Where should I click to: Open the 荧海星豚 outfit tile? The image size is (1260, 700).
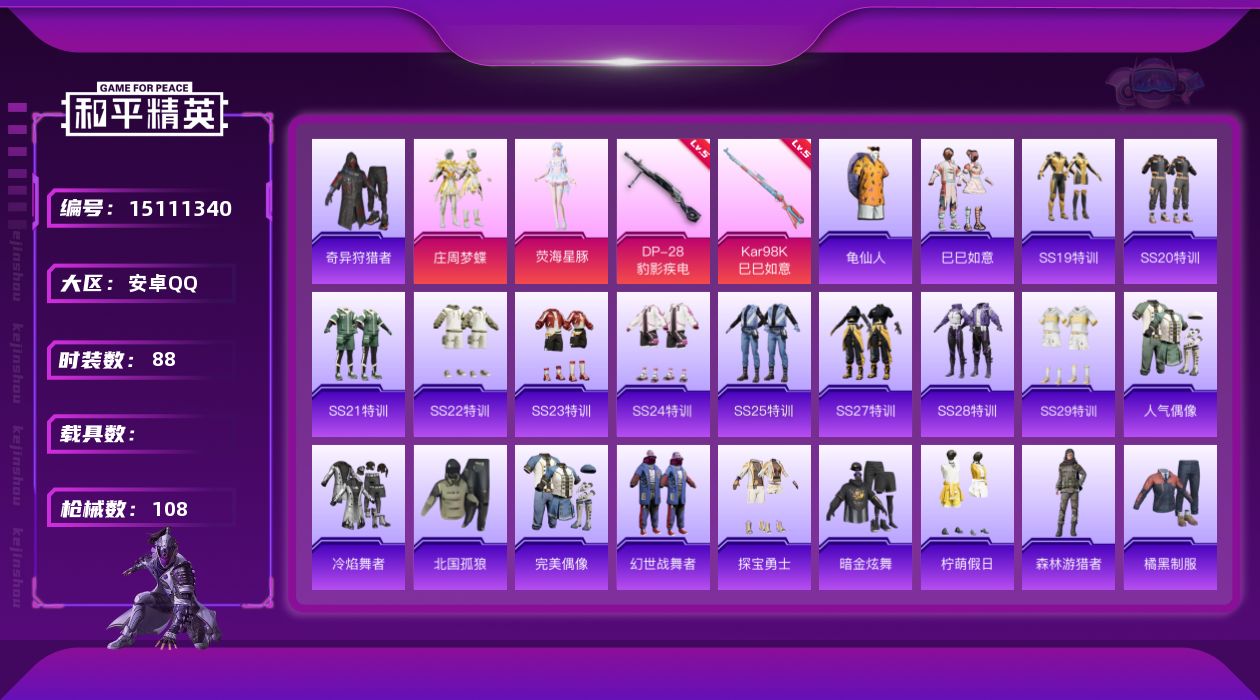(561, 211)
